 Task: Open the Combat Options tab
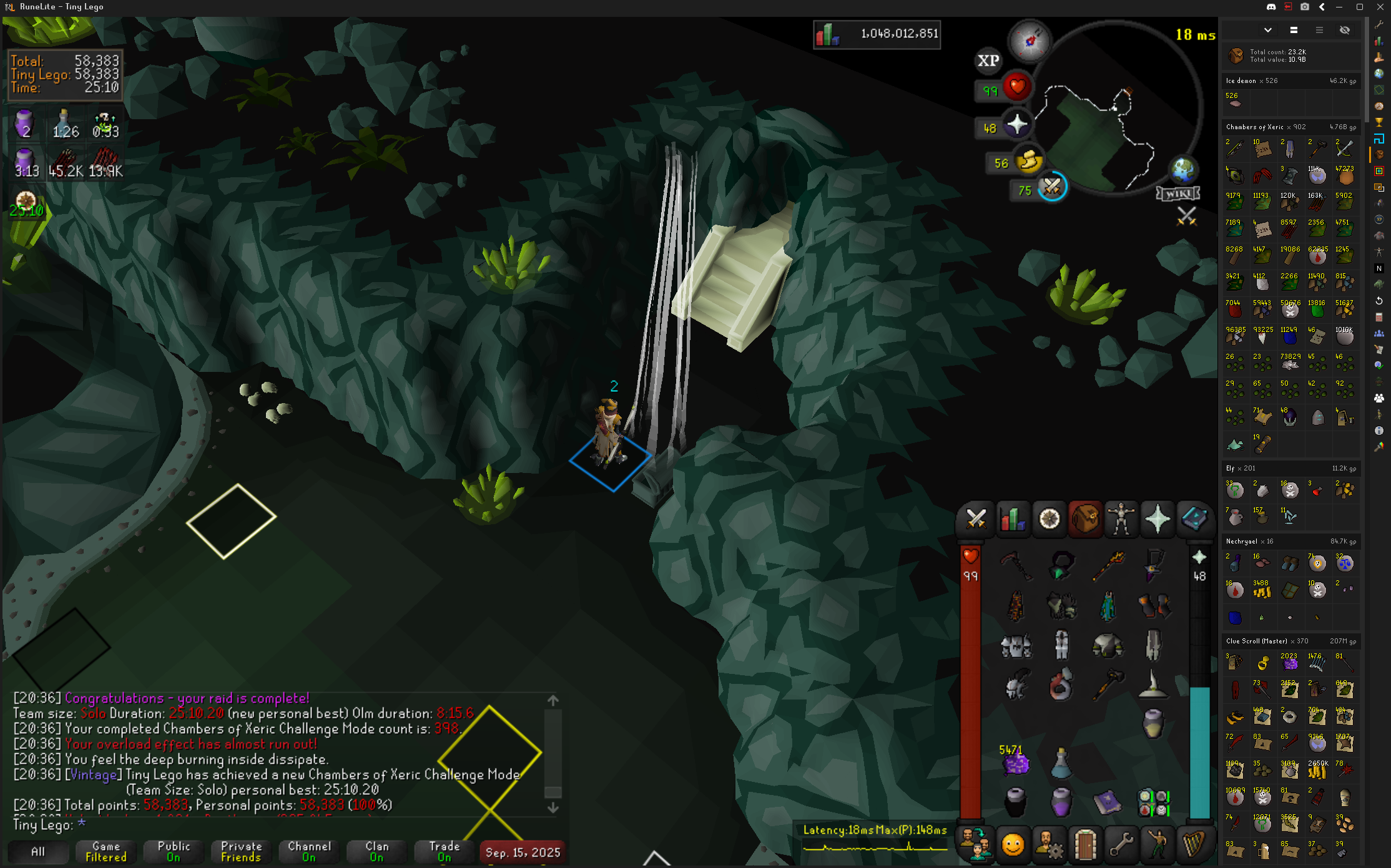[976, 519]
